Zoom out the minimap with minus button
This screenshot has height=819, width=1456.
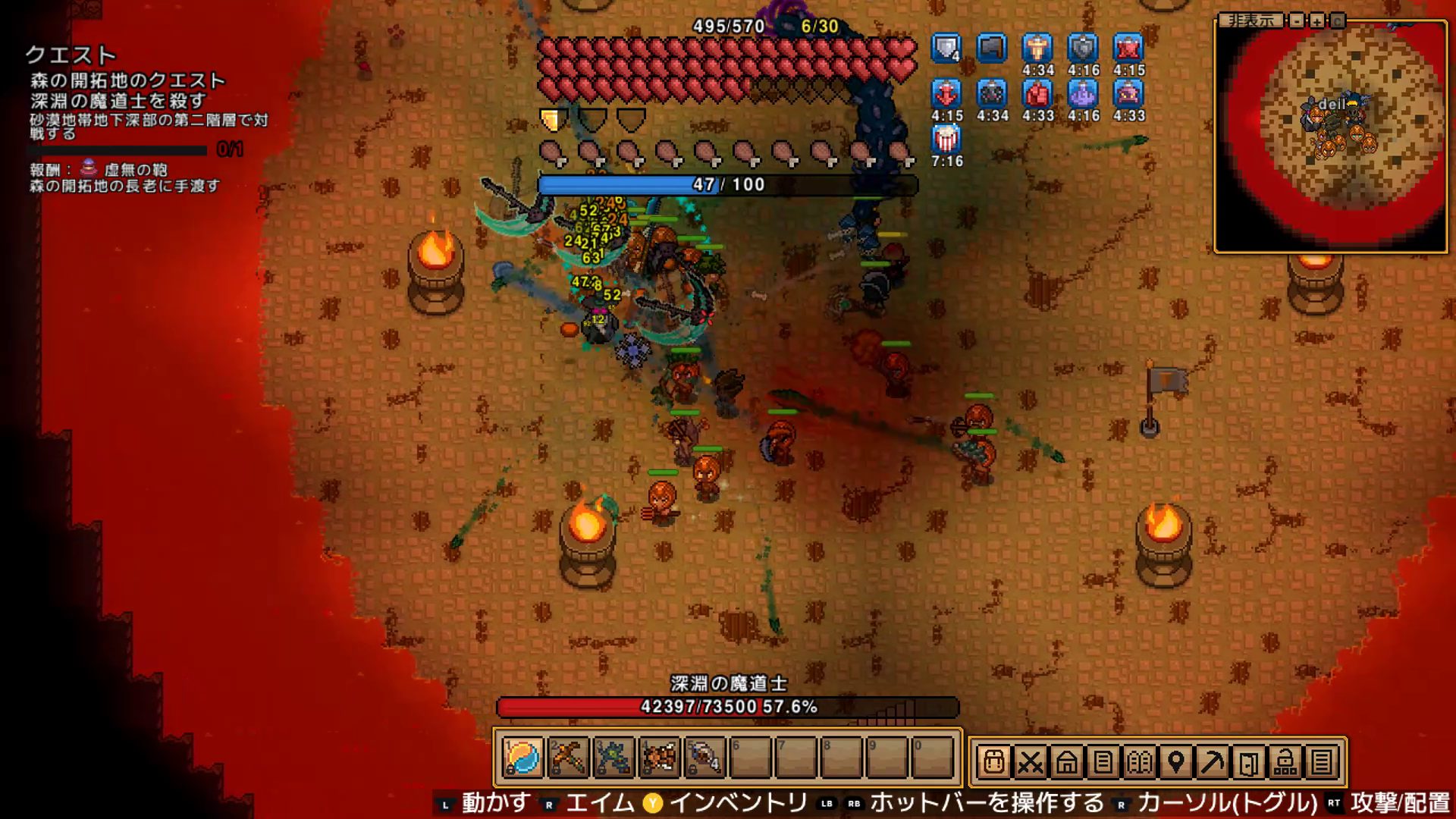tap(1298, 20)
